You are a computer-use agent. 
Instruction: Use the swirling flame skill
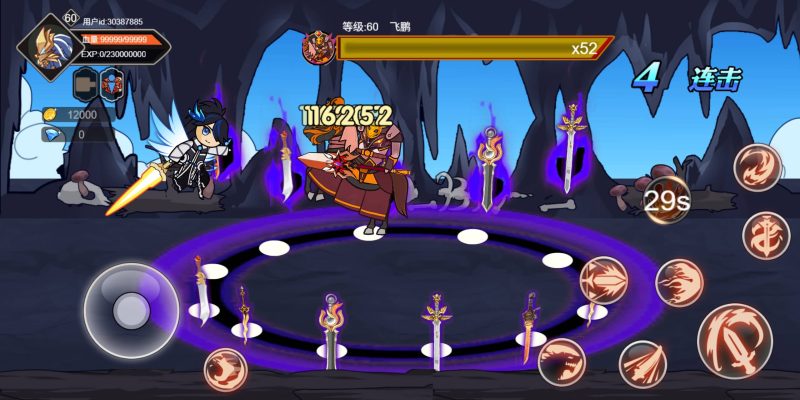757,167
